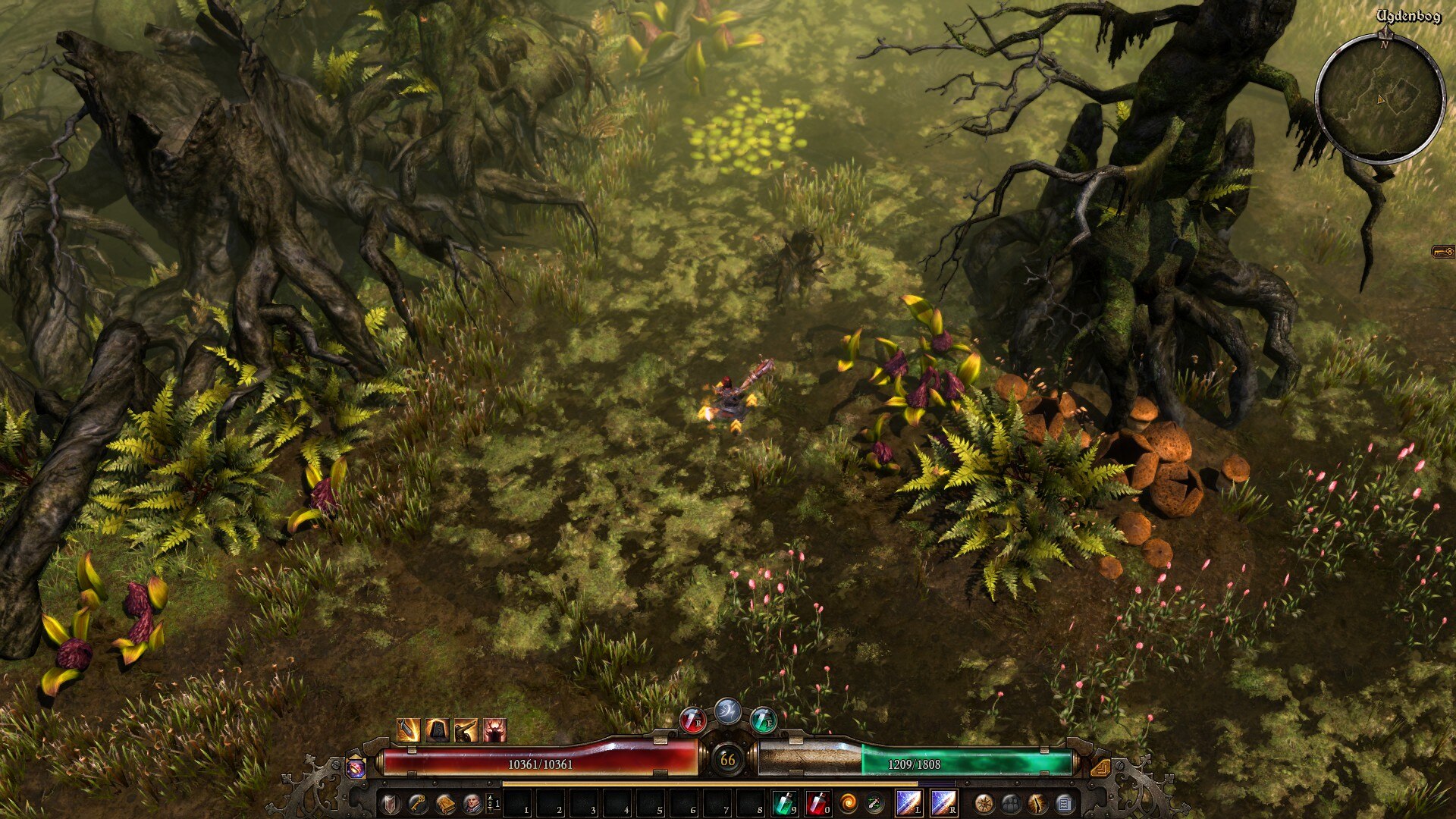Select the left mouse button skill slot
1456x819 pixels.
tap(908, 802)
